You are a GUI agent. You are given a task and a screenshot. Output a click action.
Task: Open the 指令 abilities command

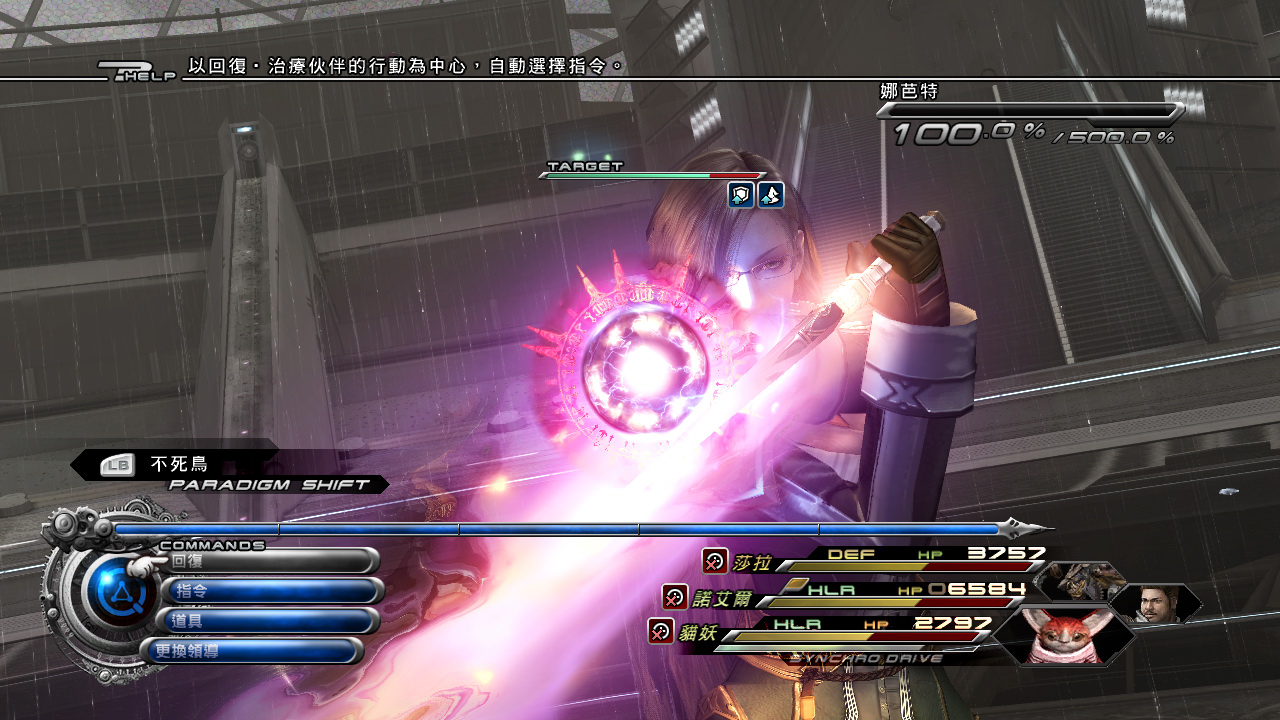pyautogui.click(x=272, y=591)
